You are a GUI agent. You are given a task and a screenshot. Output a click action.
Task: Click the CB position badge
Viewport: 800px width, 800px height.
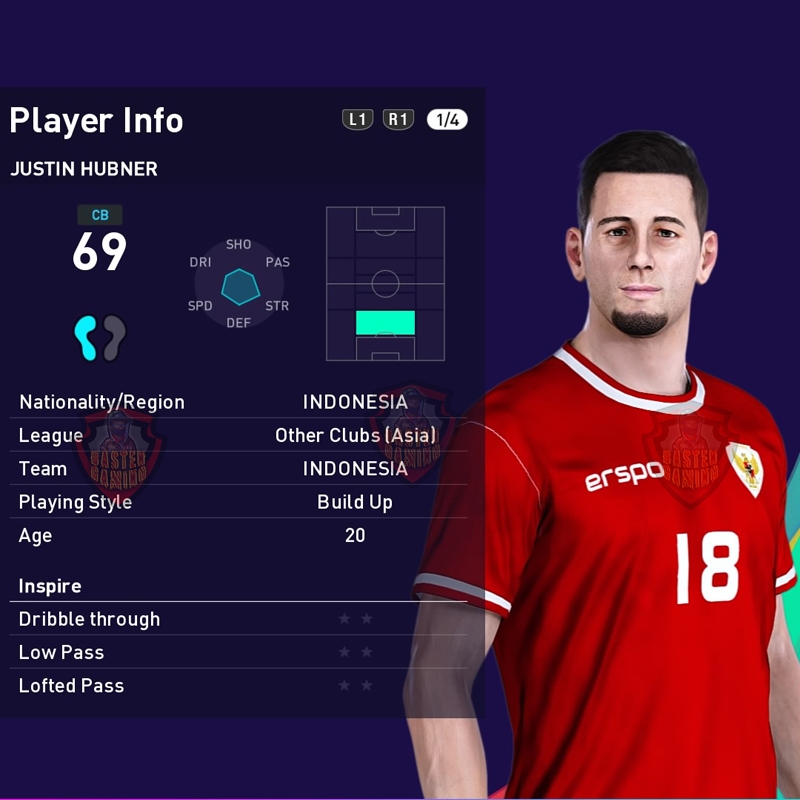(x=100, y=215)
